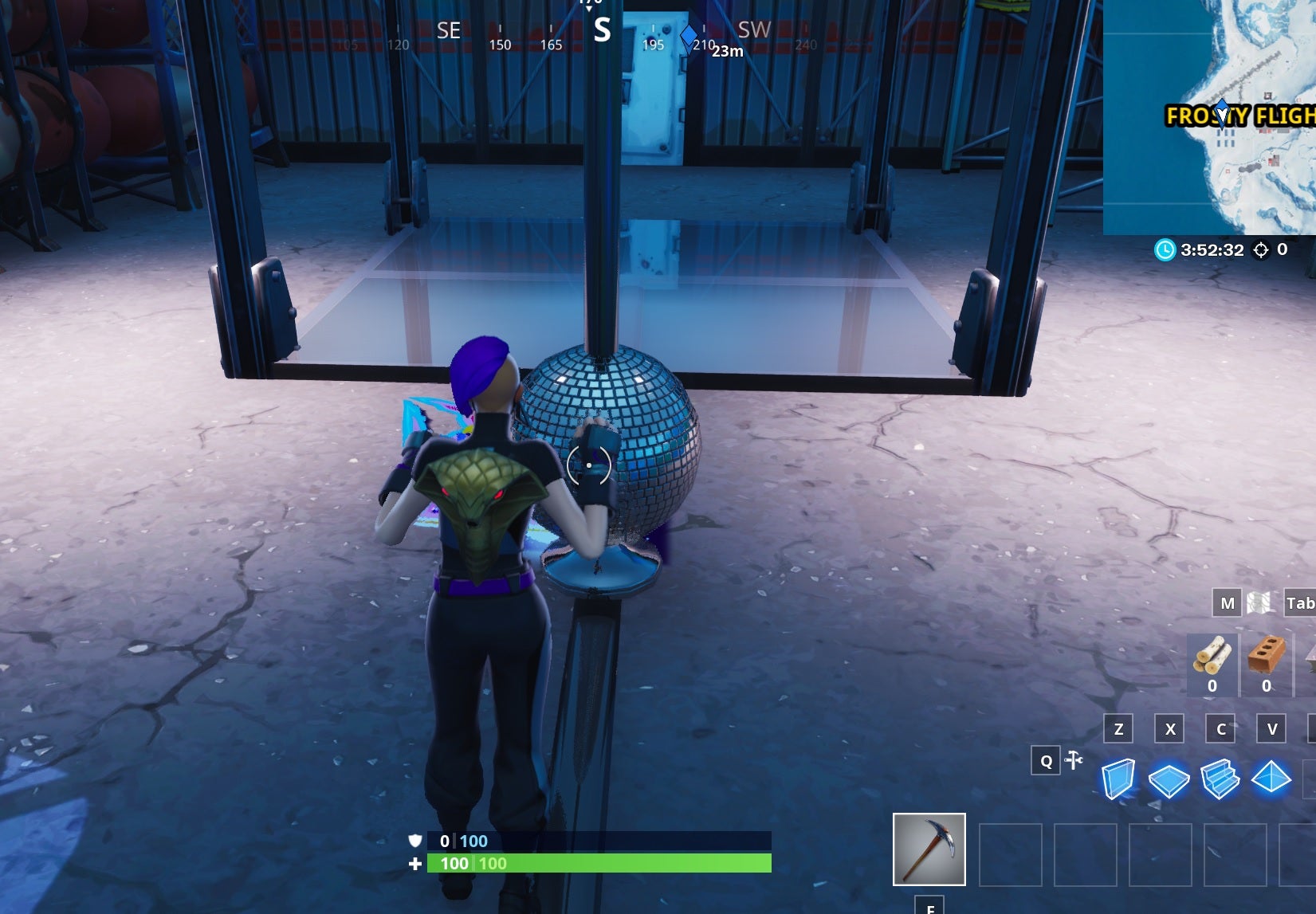
Task: Select the roof/pyramid building piece
Action: (x=1271, y=779)
